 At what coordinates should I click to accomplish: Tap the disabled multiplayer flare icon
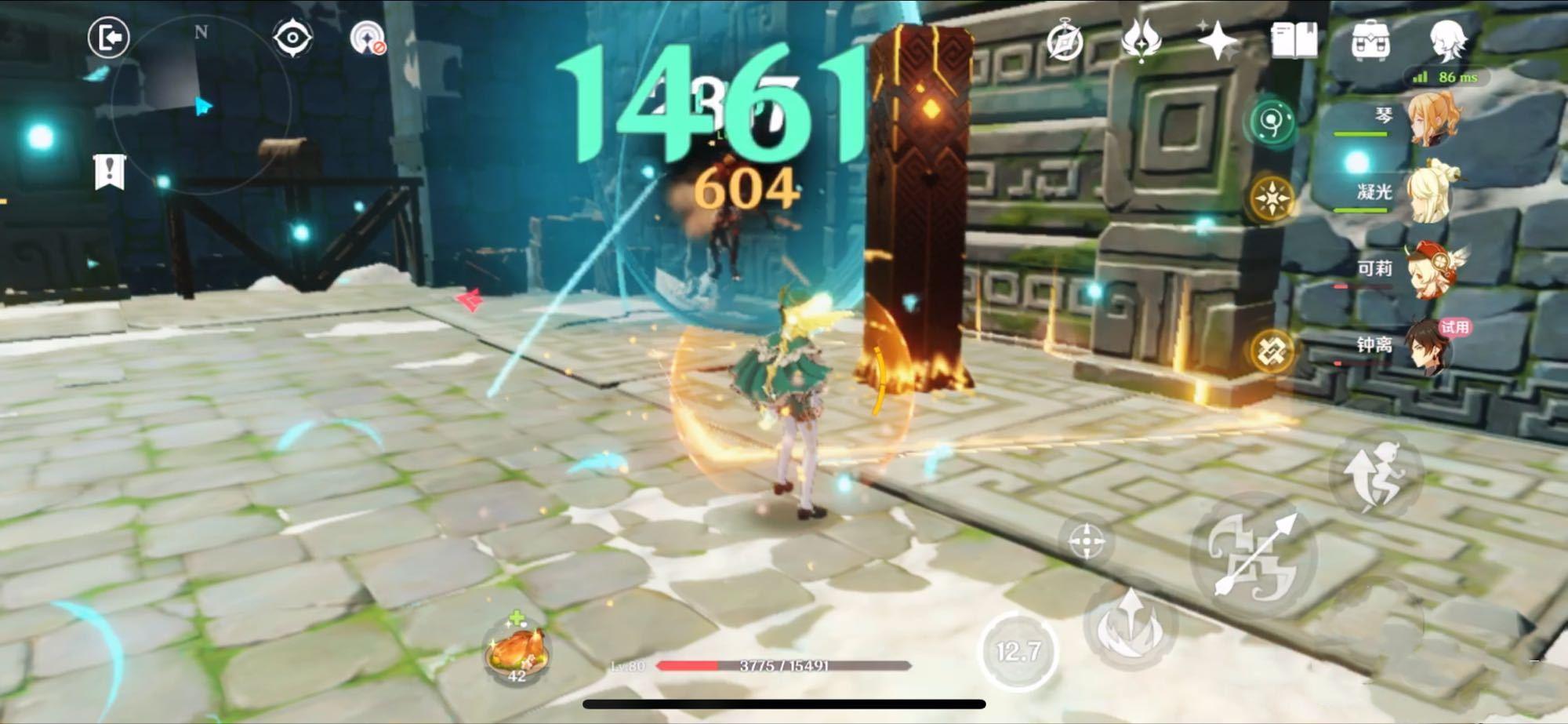click(365, 36)
